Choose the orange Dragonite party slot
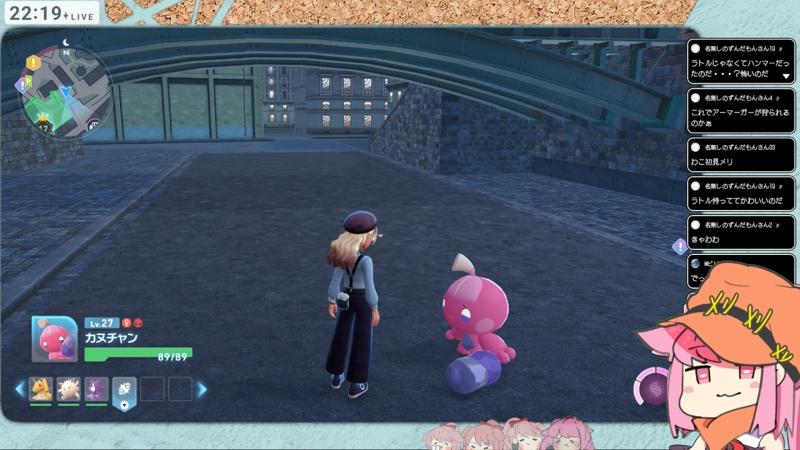This screenshot has width=800, height=450. (x=41, y=388)
